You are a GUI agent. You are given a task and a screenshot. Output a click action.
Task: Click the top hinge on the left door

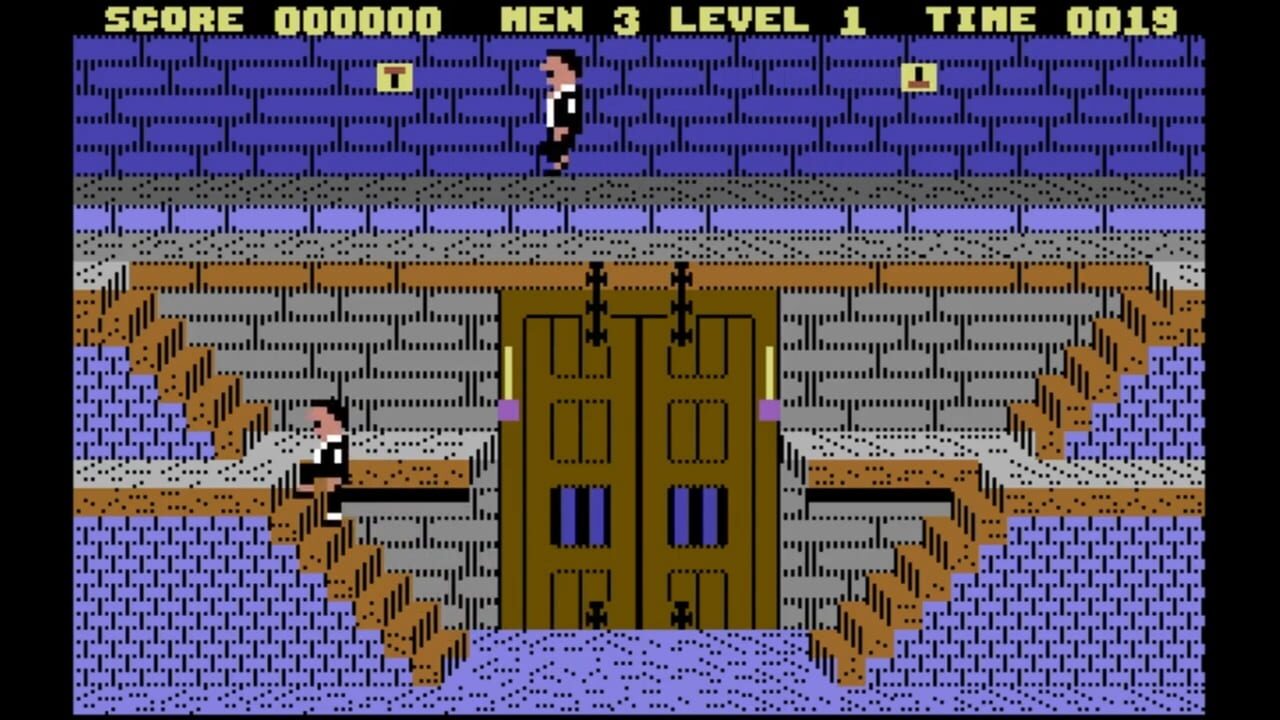pyautogui.click(x=594, y=280)
